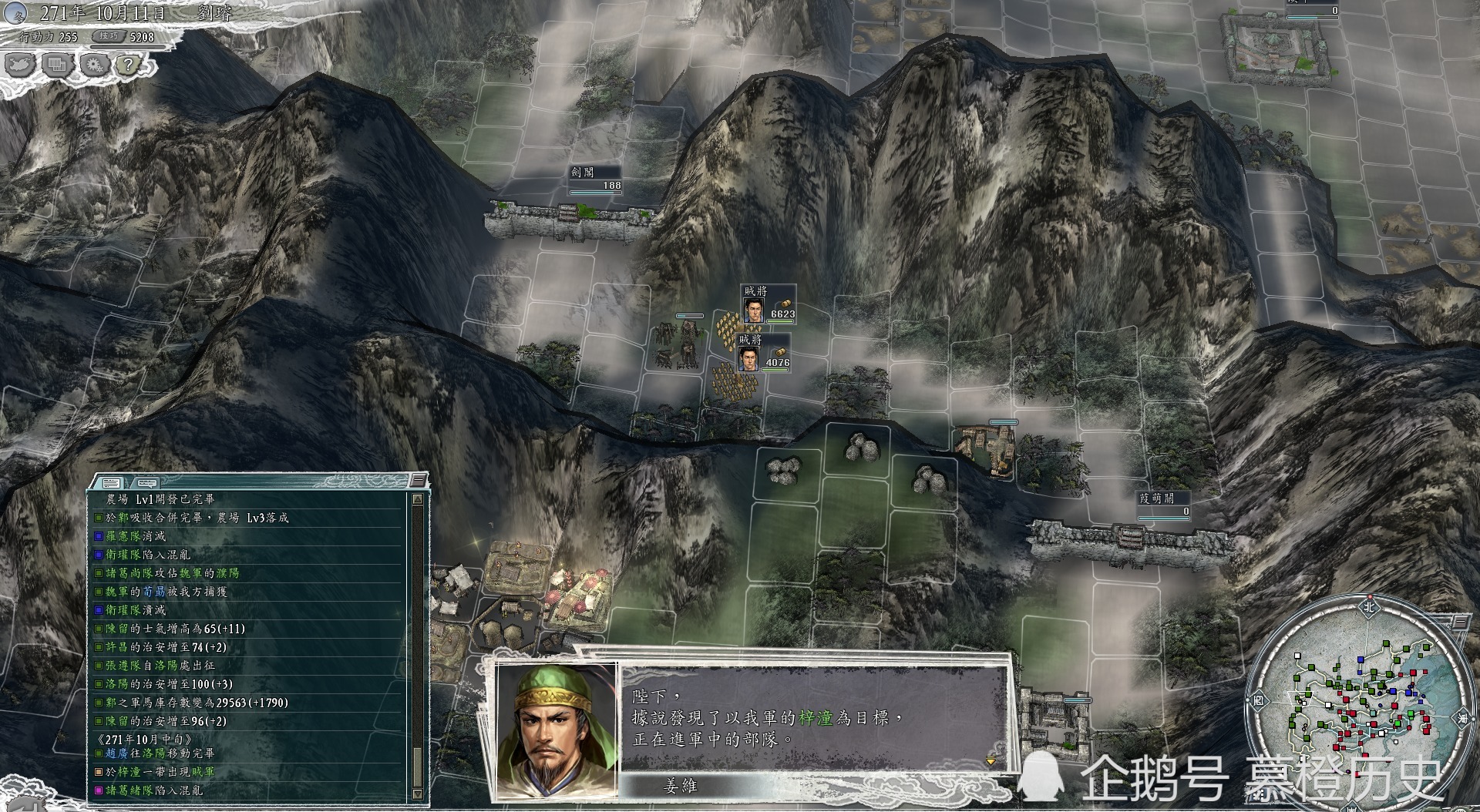Viewport: 1480px width, 812px height.
Task: Click the minimap west 西 compass marker
Action: pos(1259,701)
